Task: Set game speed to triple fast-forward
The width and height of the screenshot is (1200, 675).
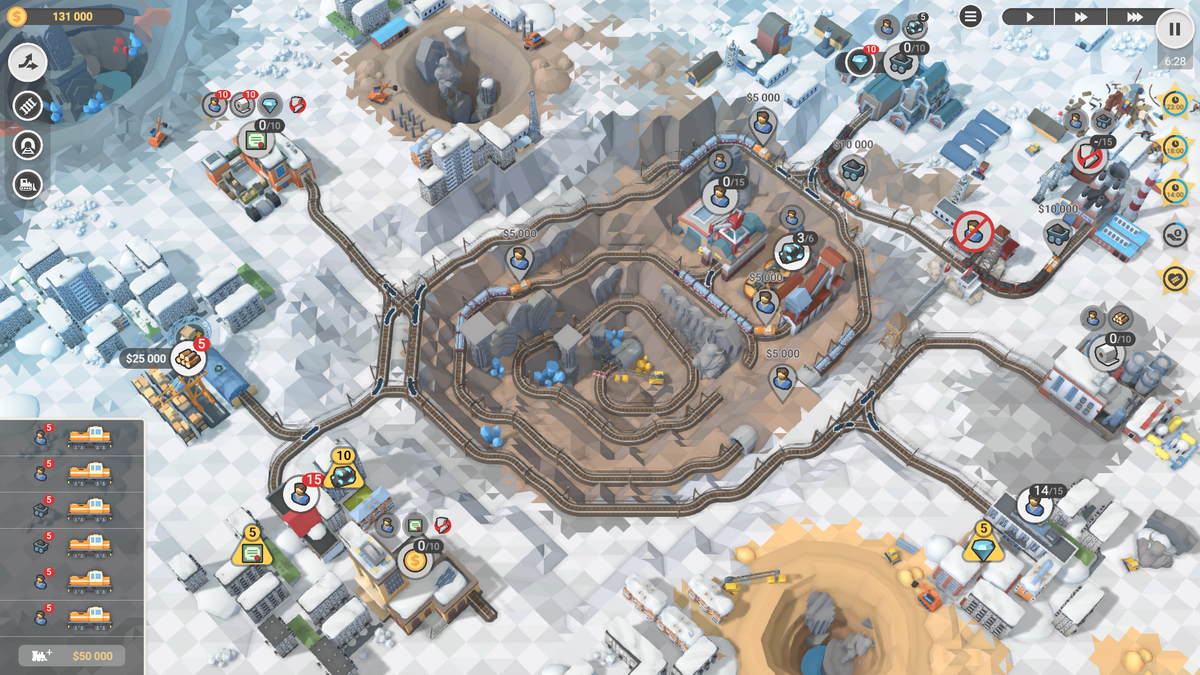Action: coord(1134,17)
